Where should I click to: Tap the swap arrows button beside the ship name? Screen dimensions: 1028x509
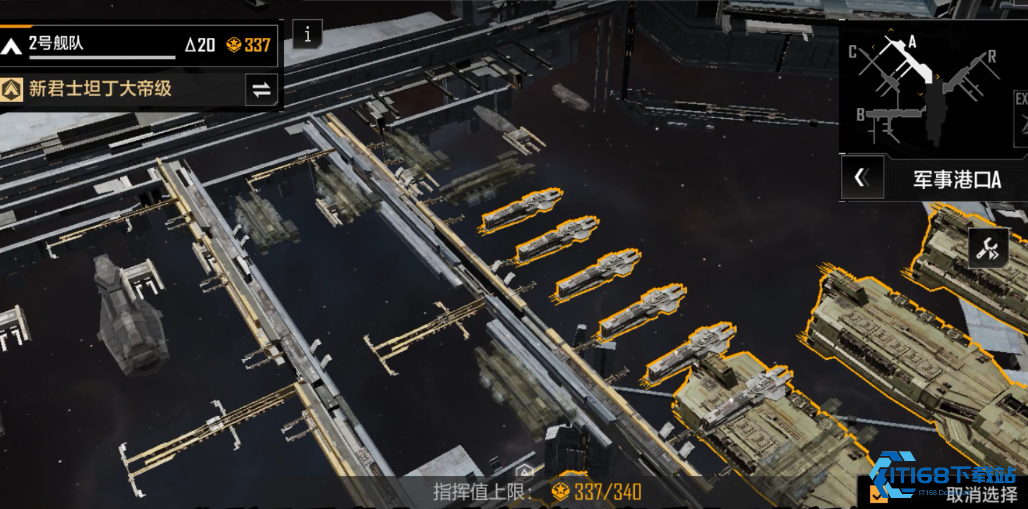[x=261, y=89]
